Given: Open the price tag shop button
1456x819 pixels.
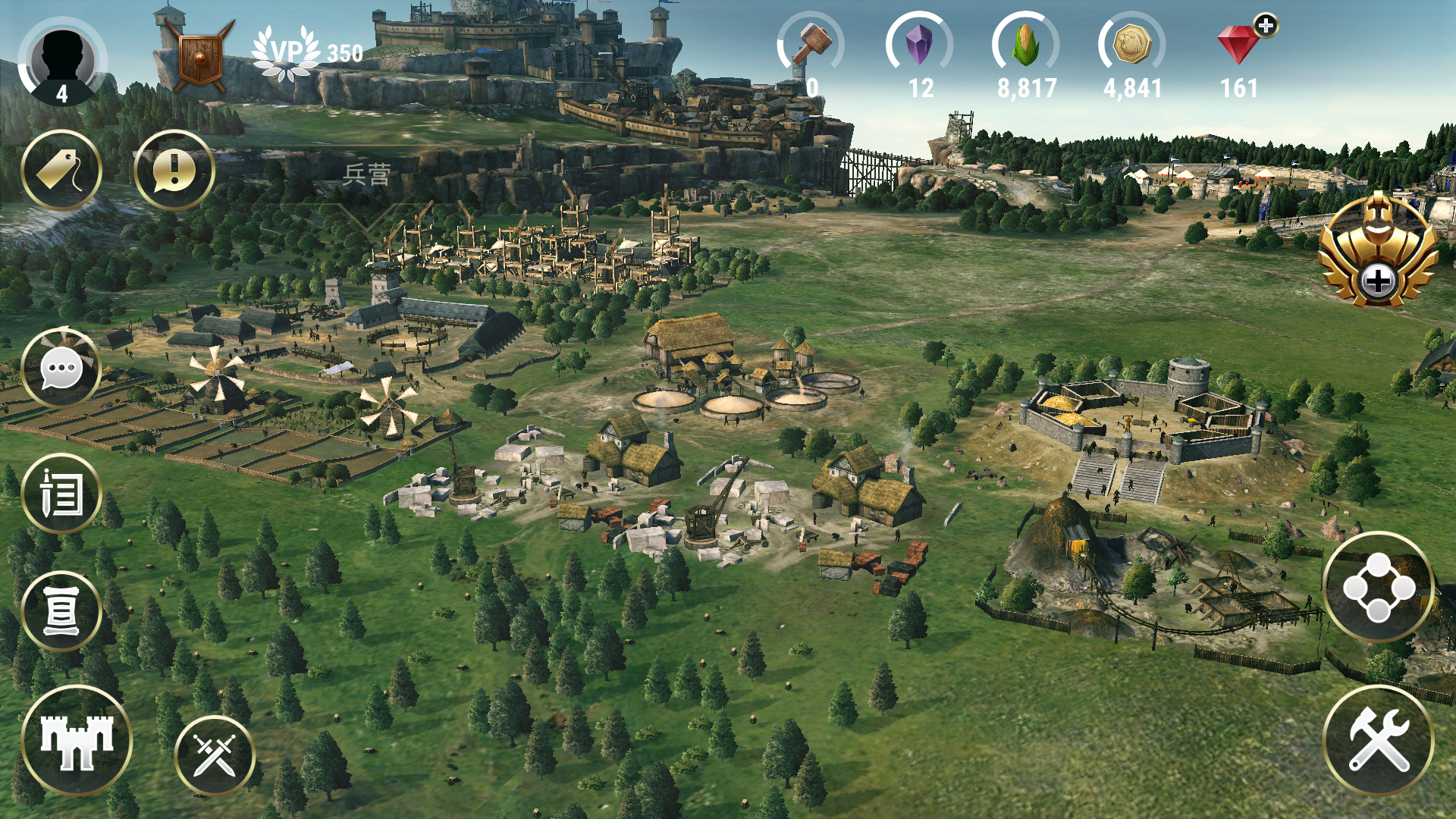Looking at the screenshot, I should pos(61,170).
